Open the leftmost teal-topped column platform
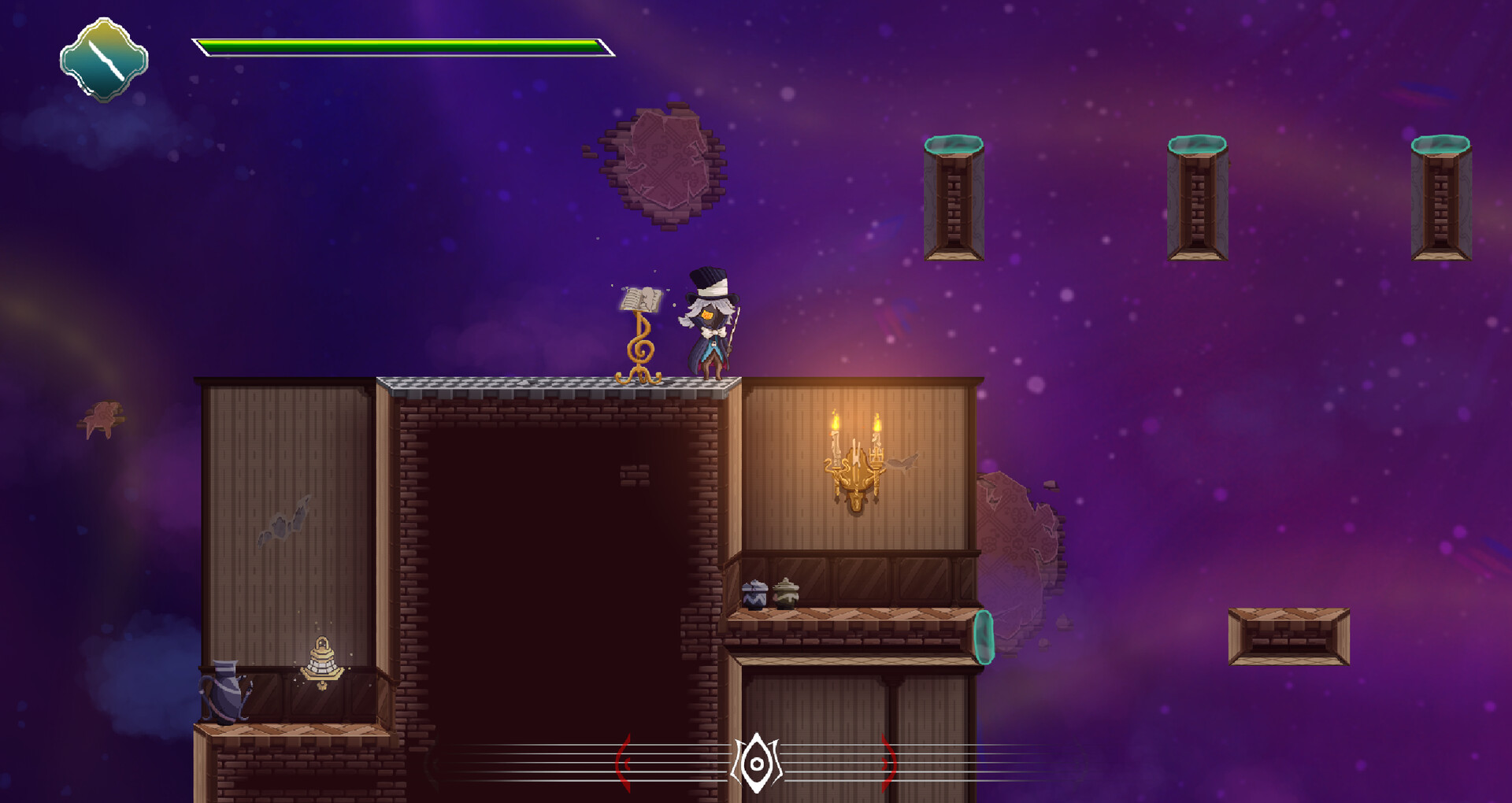Image resolution: width=1512 pixels, height=803 pixels. (x=953, y=197)
